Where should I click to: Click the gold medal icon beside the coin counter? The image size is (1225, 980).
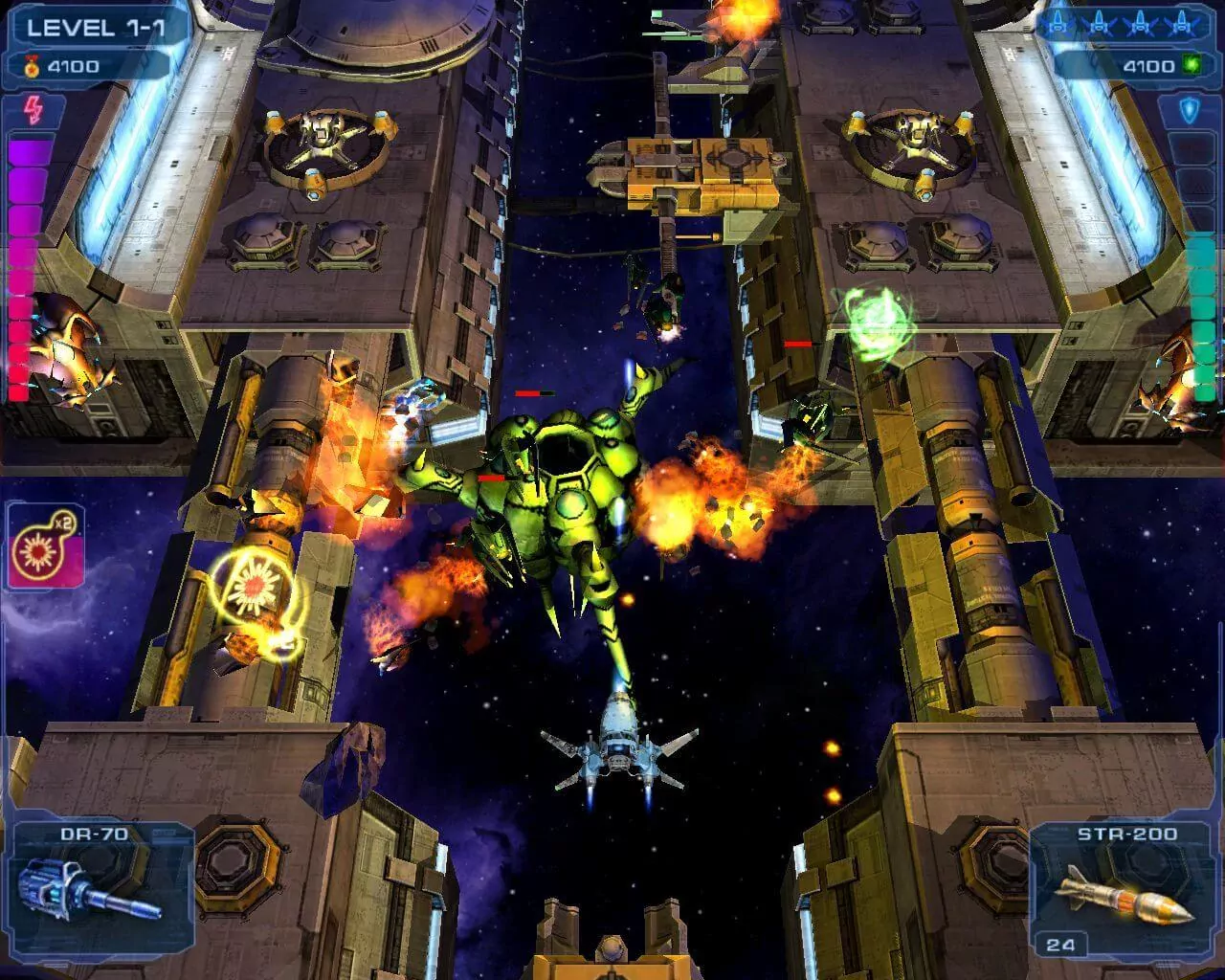point(32,67)
